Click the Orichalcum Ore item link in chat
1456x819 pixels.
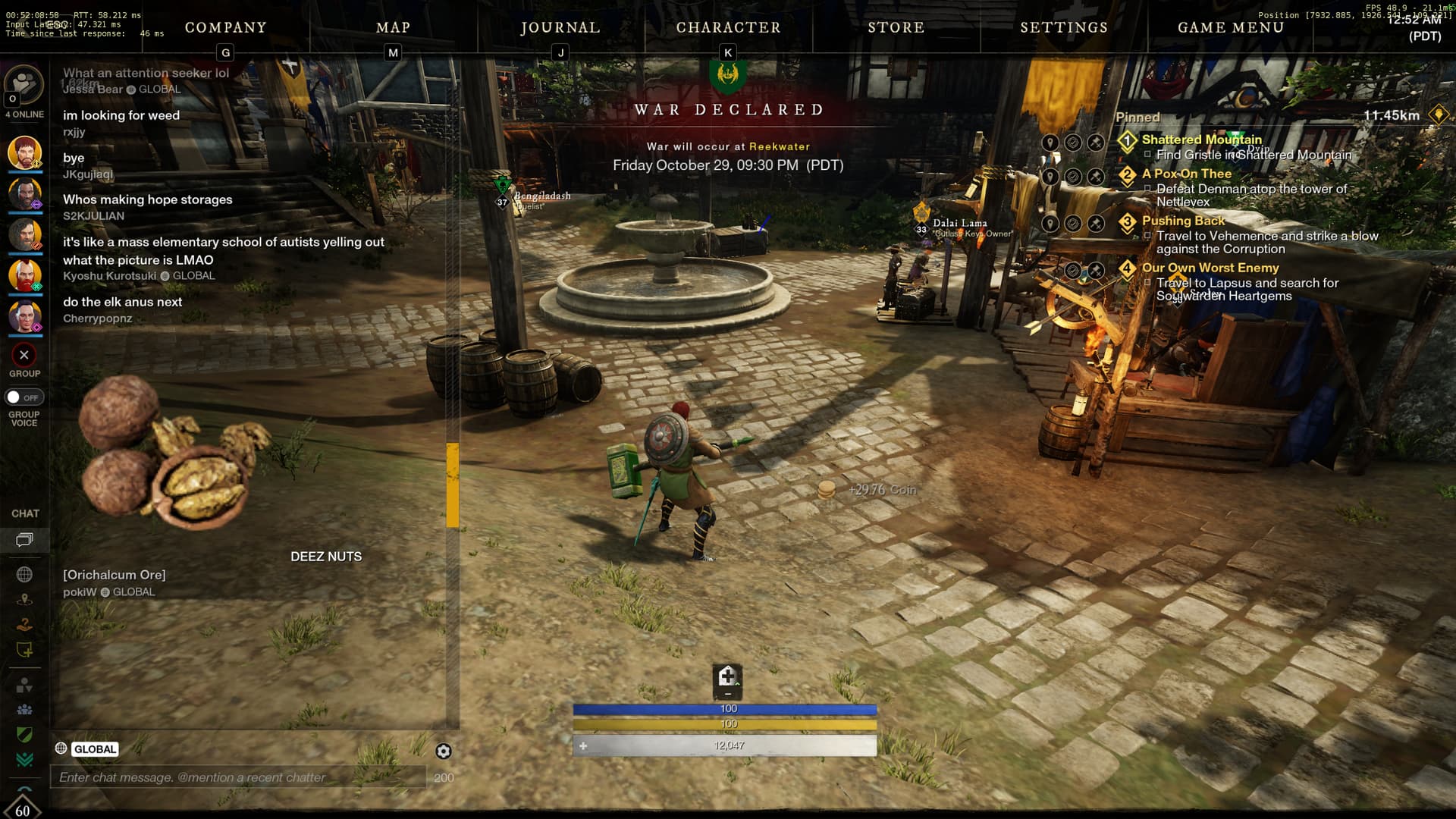pos(115,575)
